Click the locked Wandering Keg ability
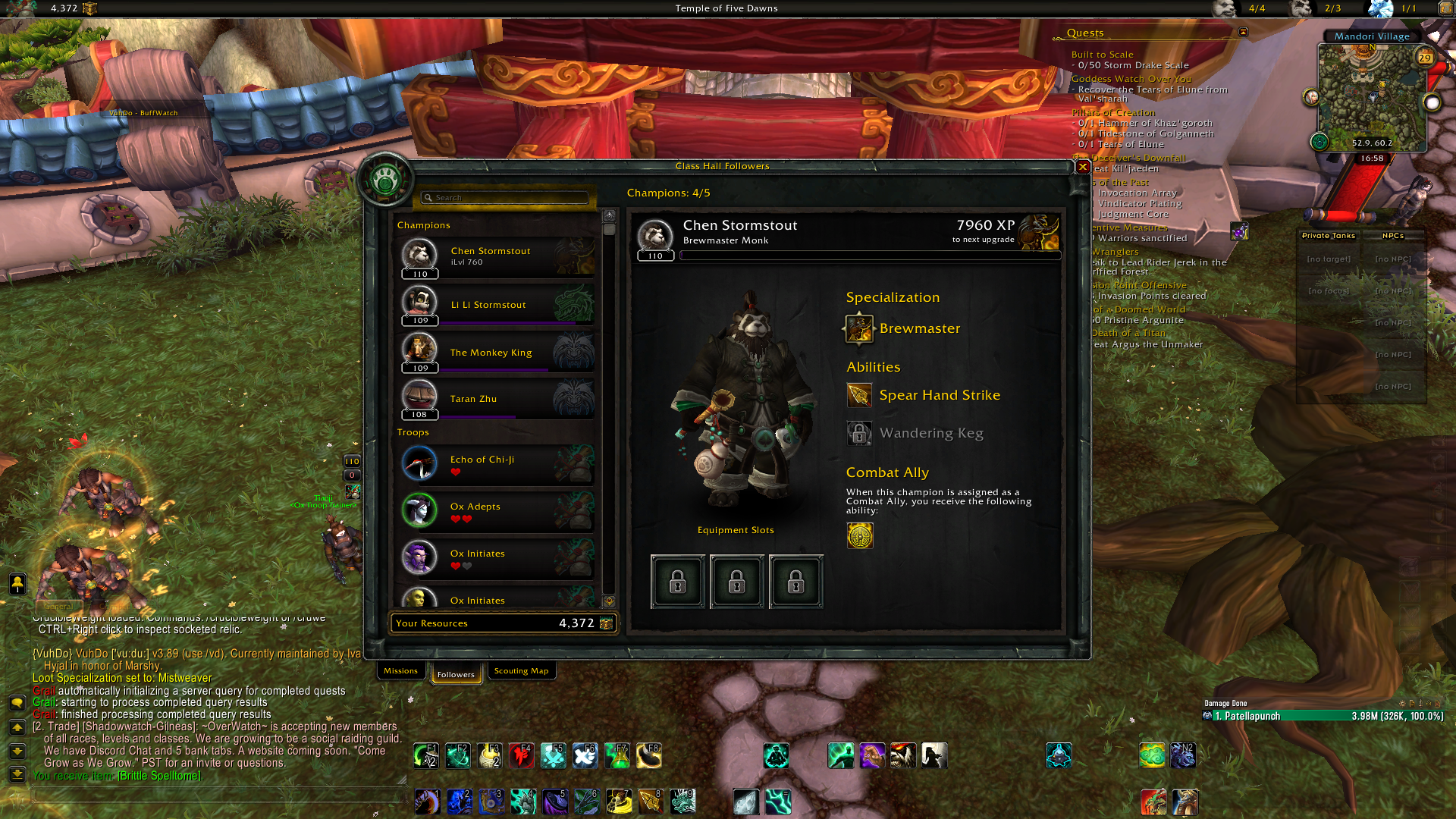The image size is (1456, 819). tap(859, 434)
